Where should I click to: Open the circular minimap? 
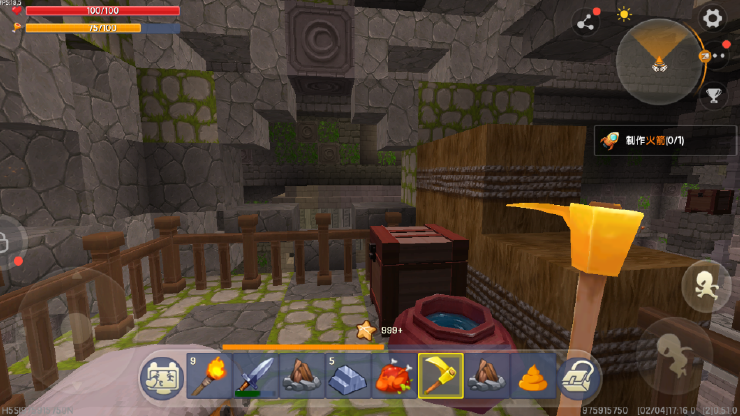click(x=658, y=59)
